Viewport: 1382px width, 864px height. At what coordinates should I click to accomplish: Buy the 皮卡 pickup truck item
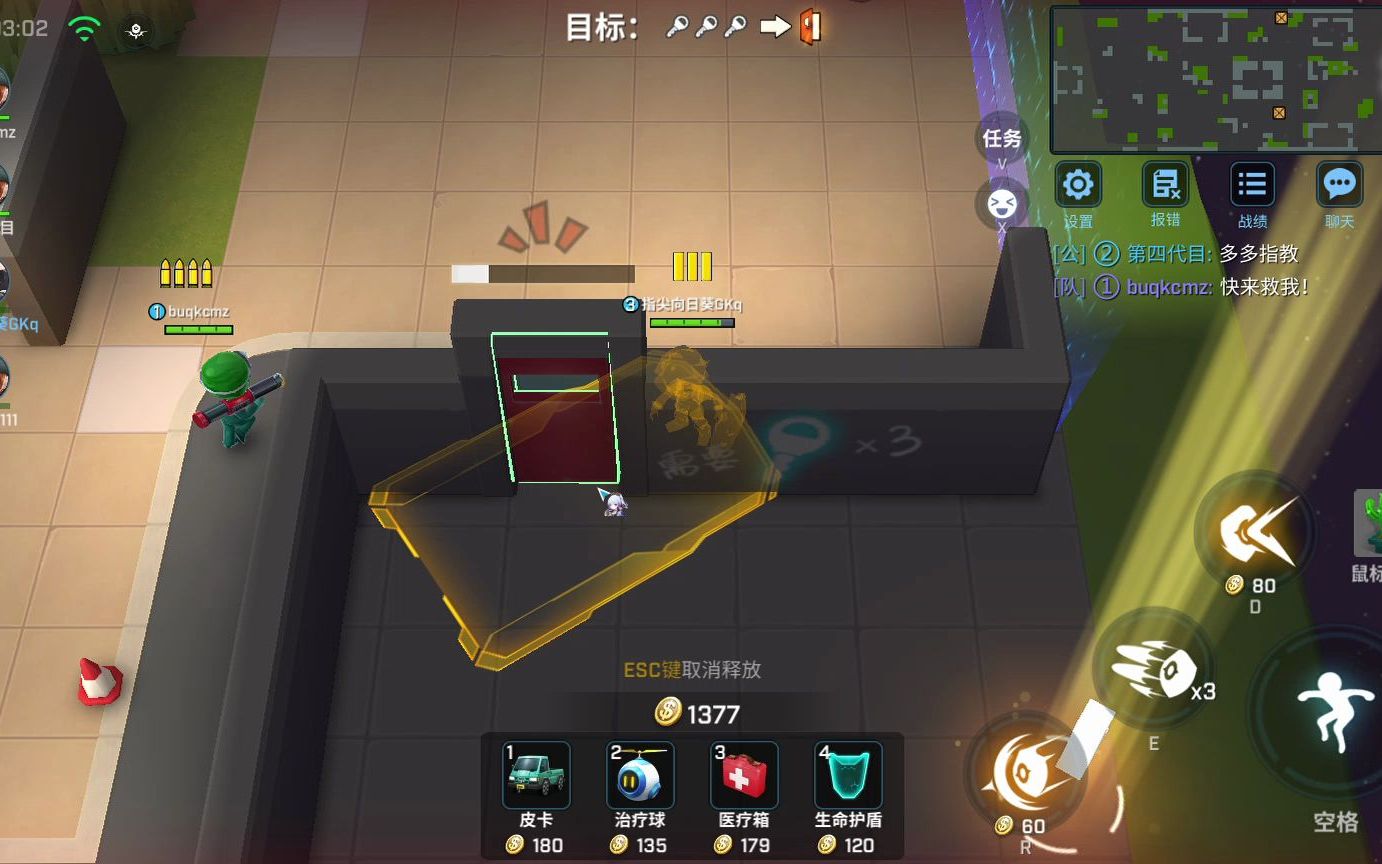click(x=536, y=775)
